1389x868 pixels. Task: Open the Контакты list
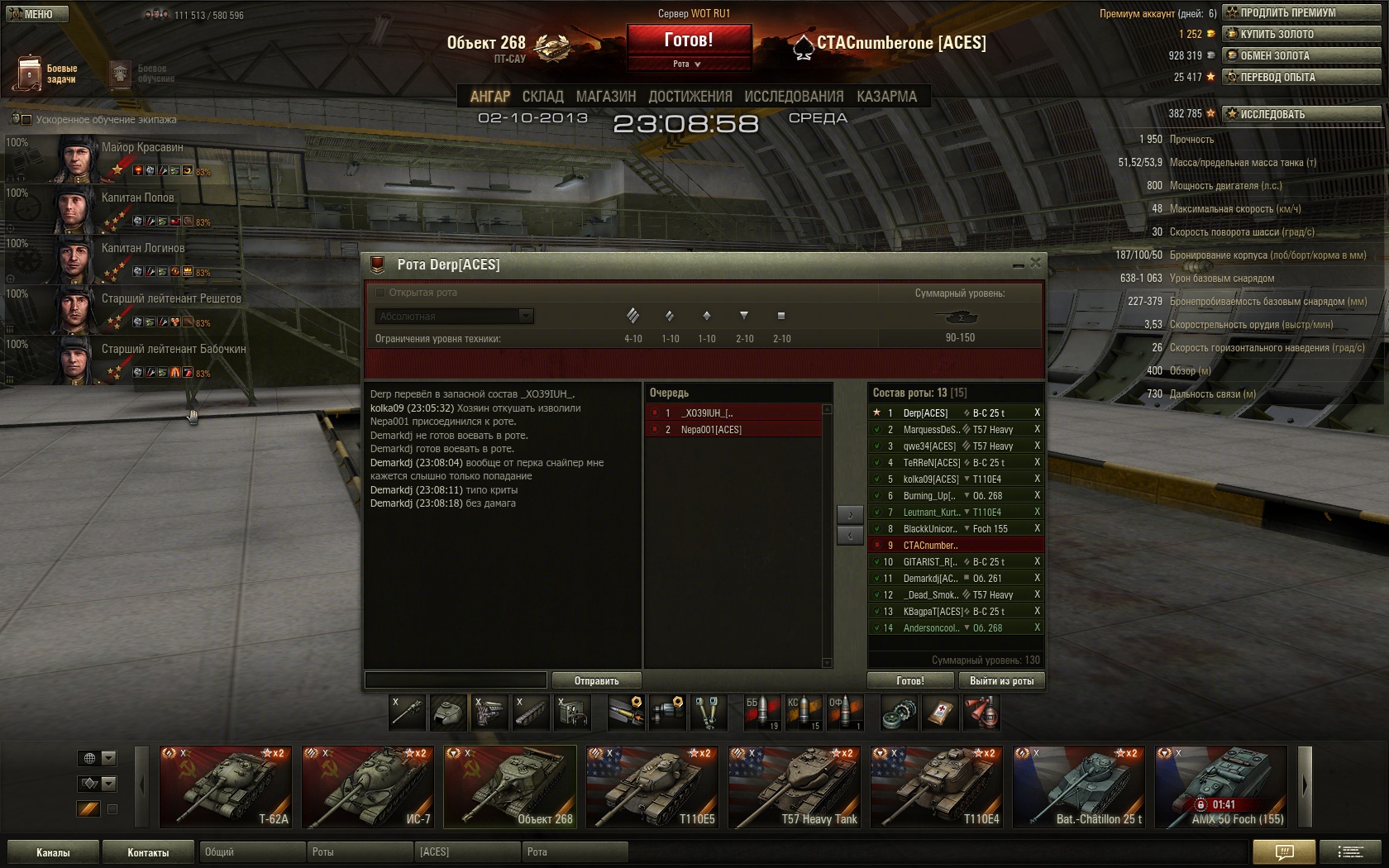[x=148, y=852]
